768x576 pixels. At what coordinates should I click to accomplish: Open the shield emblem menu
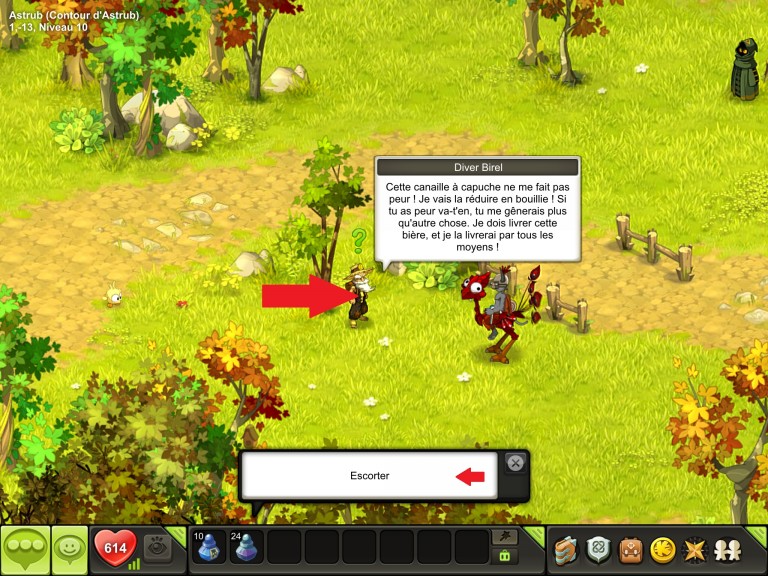[599, 549]
